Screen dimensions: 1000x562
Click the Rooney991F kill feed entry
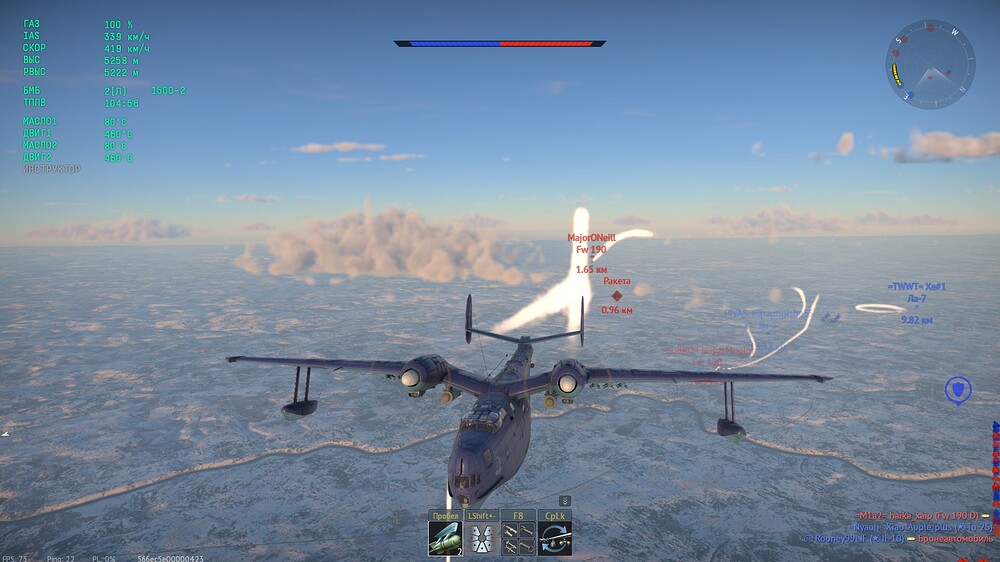897,538
